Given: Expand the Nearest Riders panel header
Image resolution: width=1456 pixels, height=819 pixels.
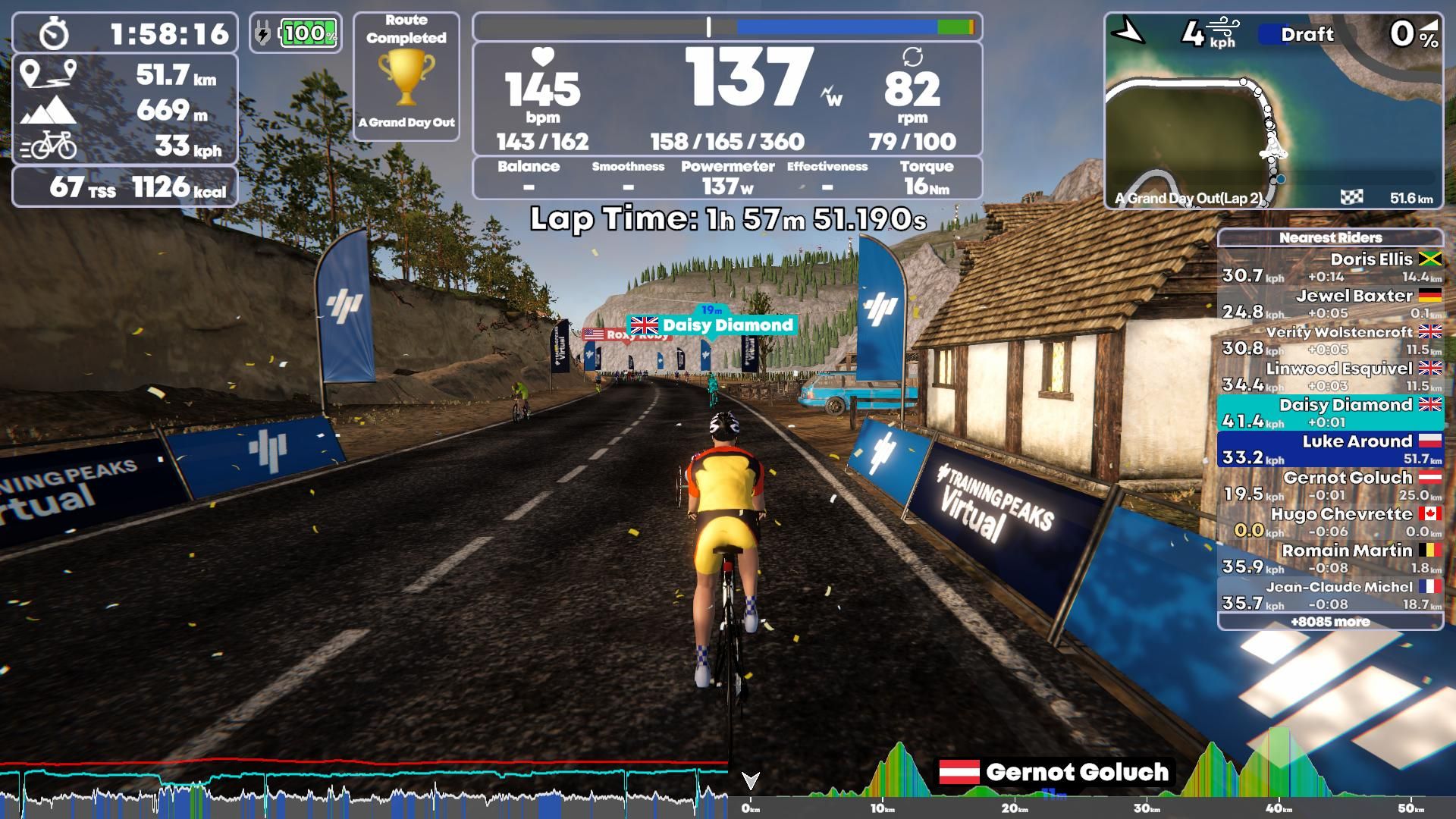Looking at the screenshot, I should point(1330,237).
